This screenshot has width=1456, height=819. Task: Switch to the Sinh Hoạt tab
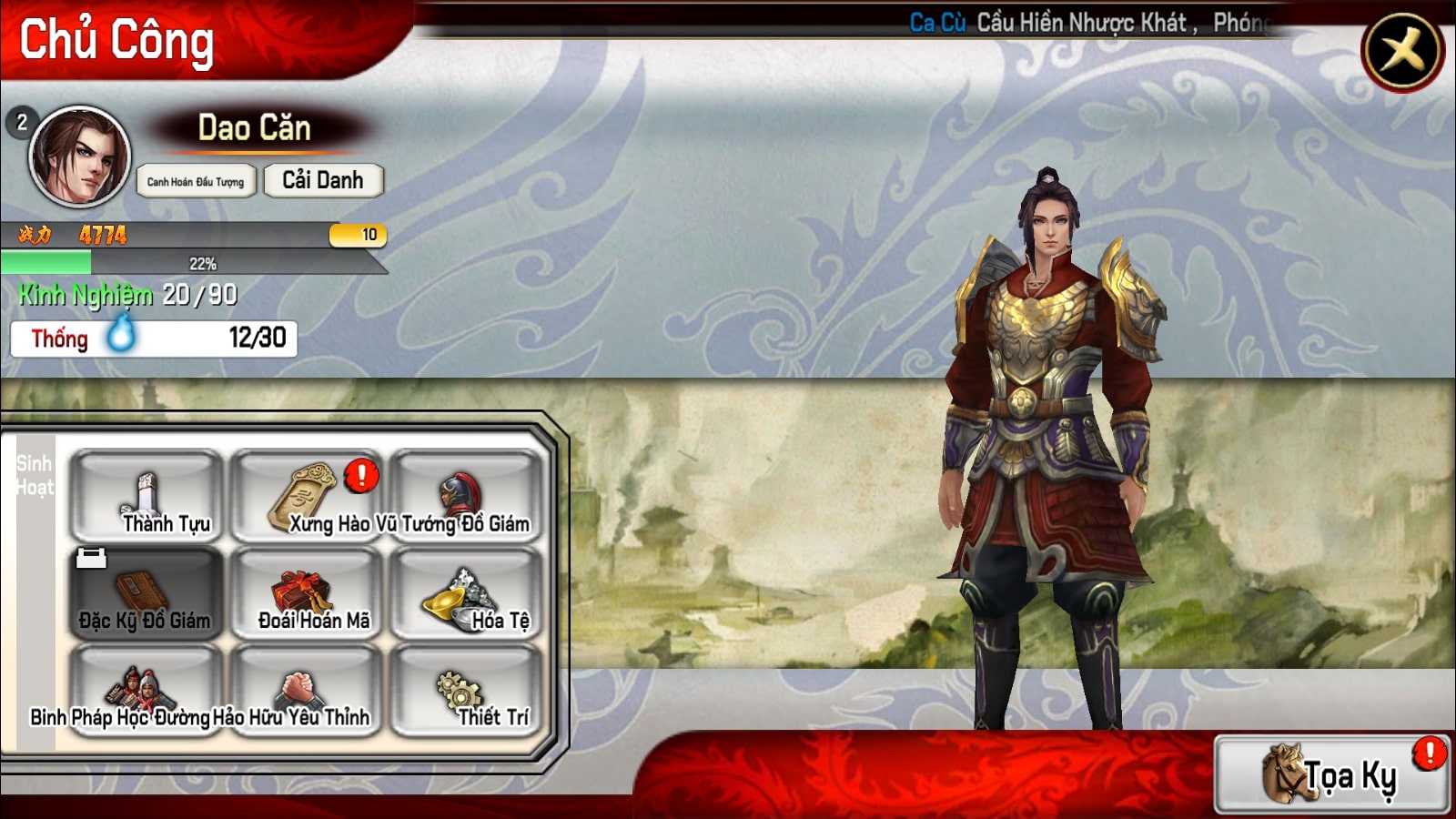click(35, 475)
